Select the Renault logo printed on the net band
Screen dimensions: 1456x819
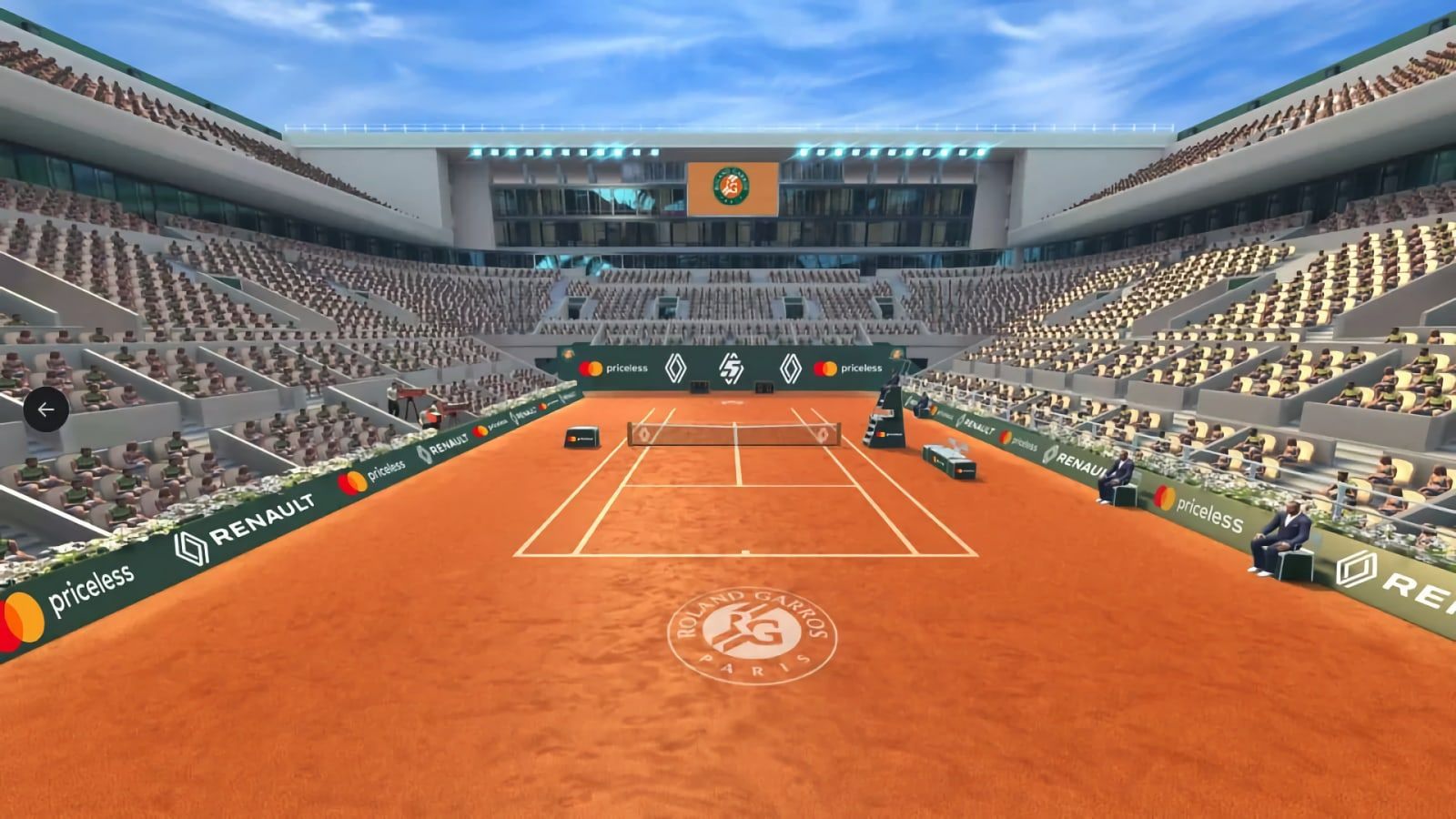(644, 435)
